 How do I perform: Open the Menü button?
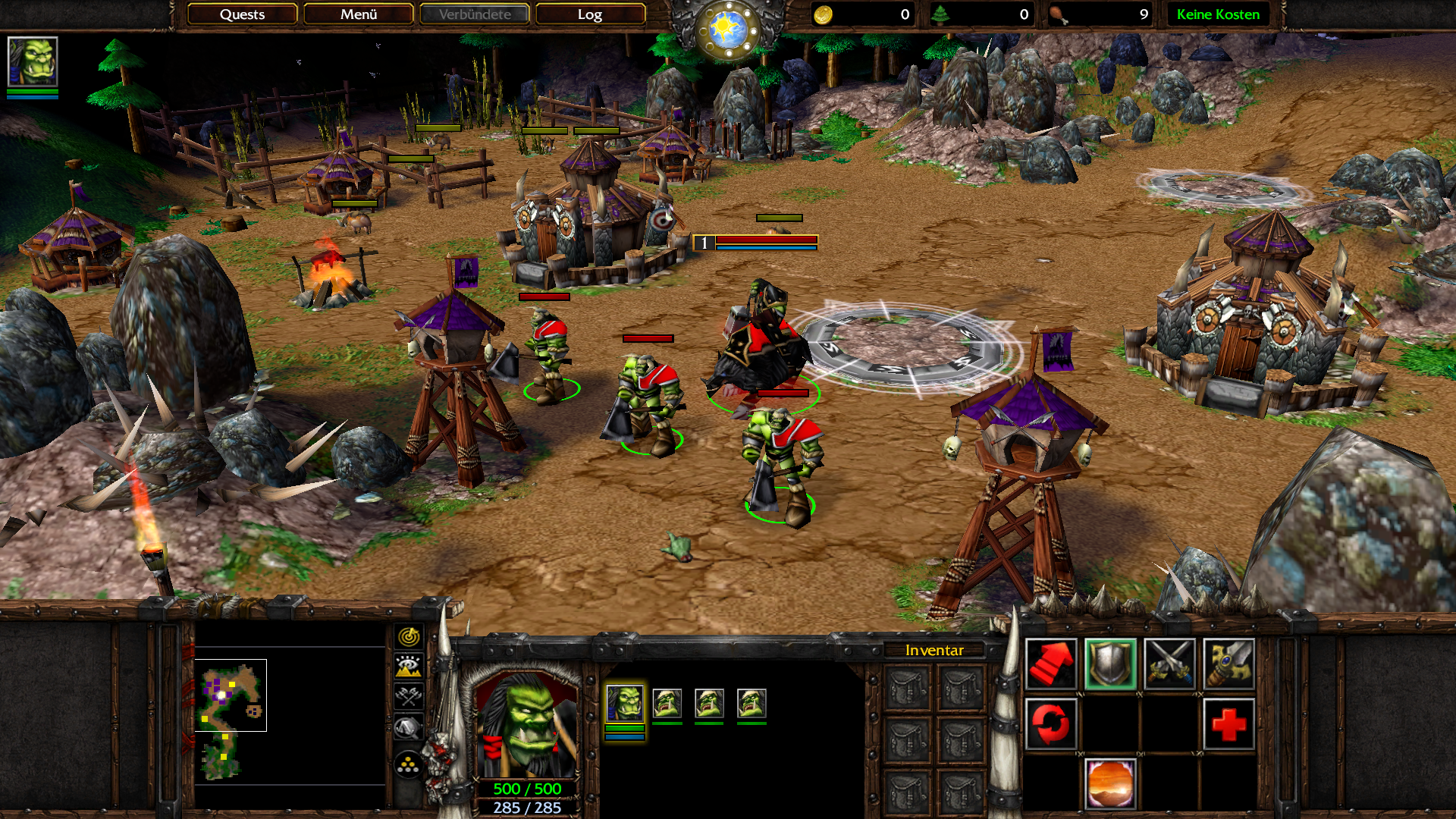358,14
